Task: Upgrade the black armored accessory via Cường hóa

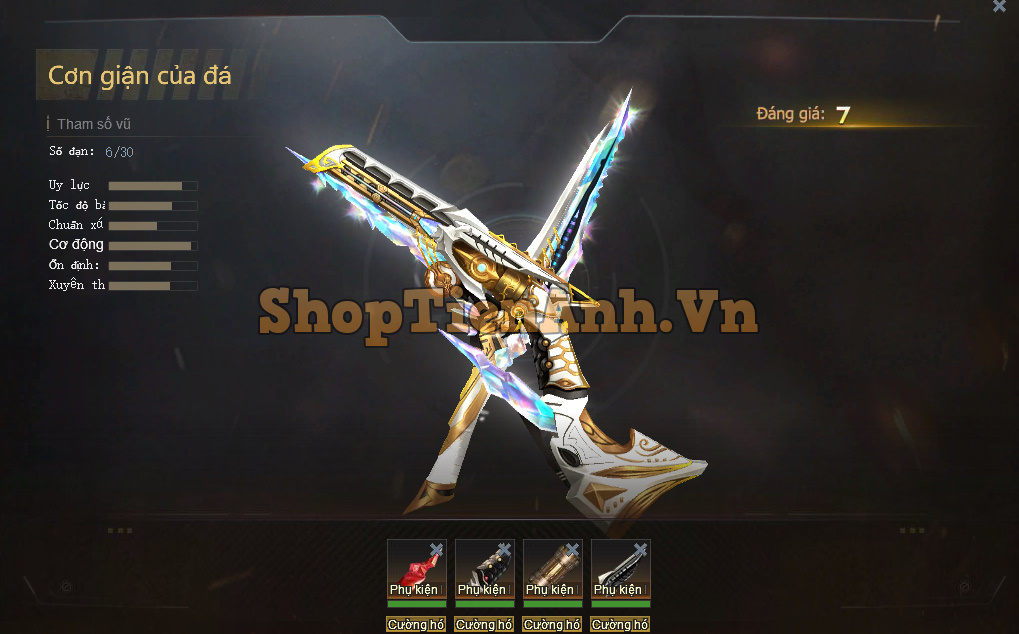Action: pyautogui.click(x=484, y=625)
